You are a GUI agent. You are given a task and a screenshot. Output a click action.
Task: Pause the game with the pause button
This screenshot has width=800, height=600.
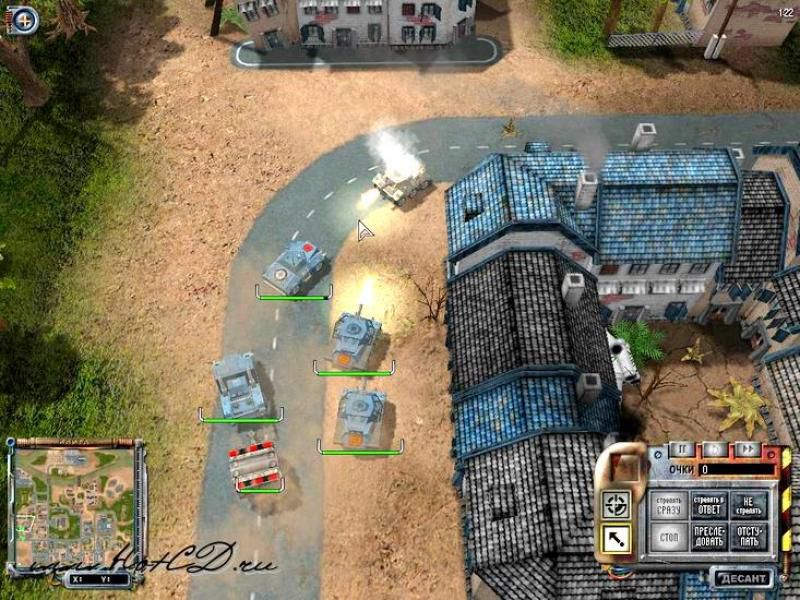682,449
